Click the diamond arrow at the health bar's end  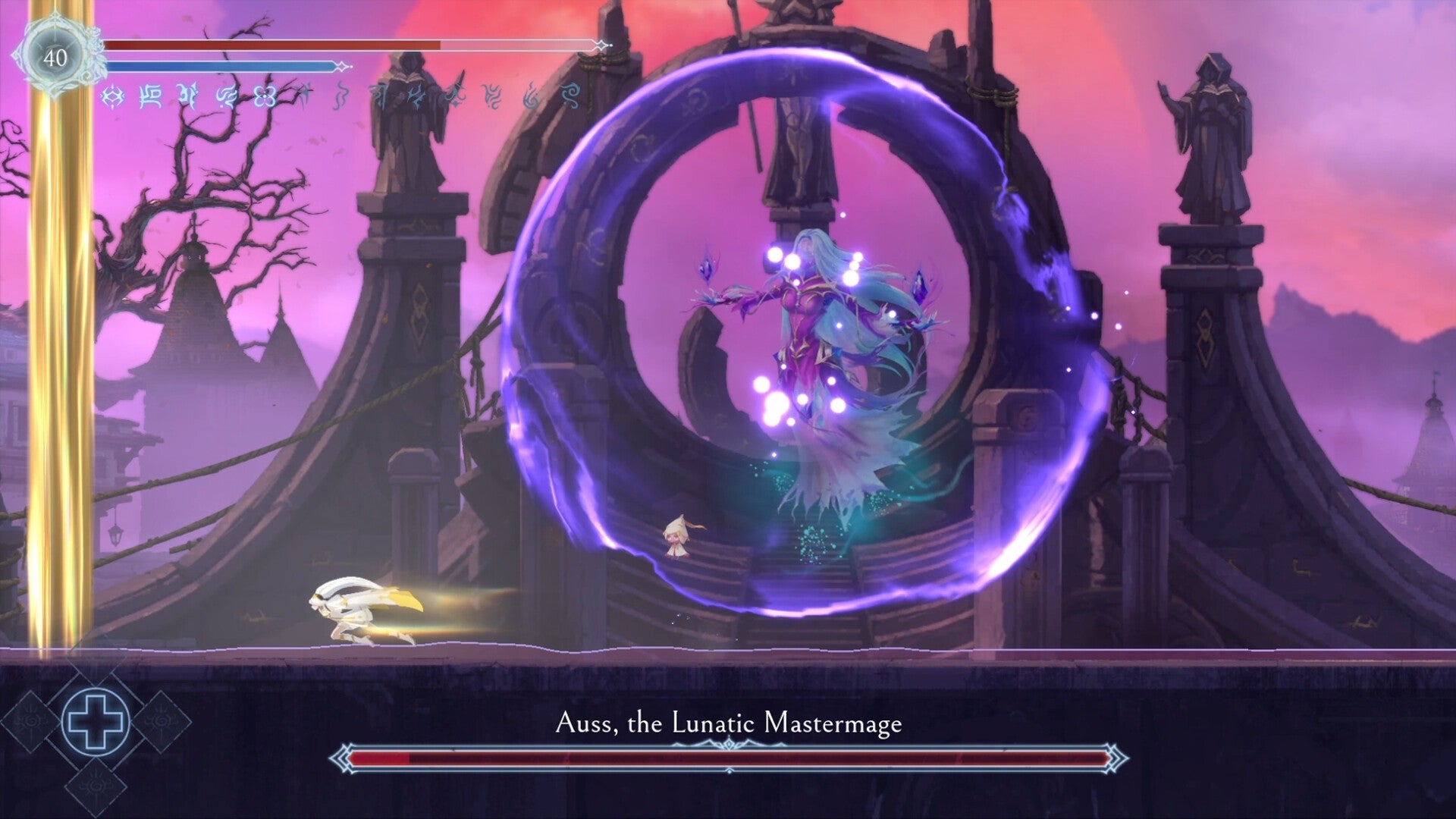604,45
